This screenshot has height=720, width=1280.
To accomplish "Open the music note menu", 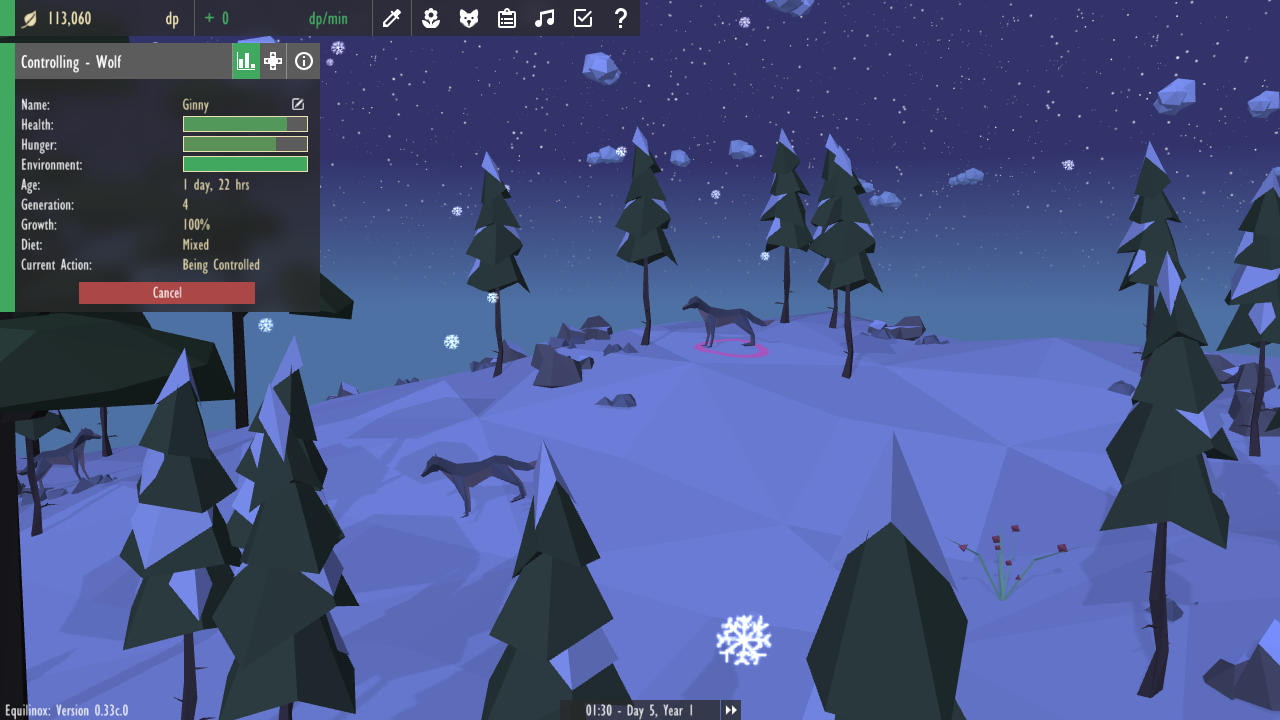I will click(x=545, y=18).
